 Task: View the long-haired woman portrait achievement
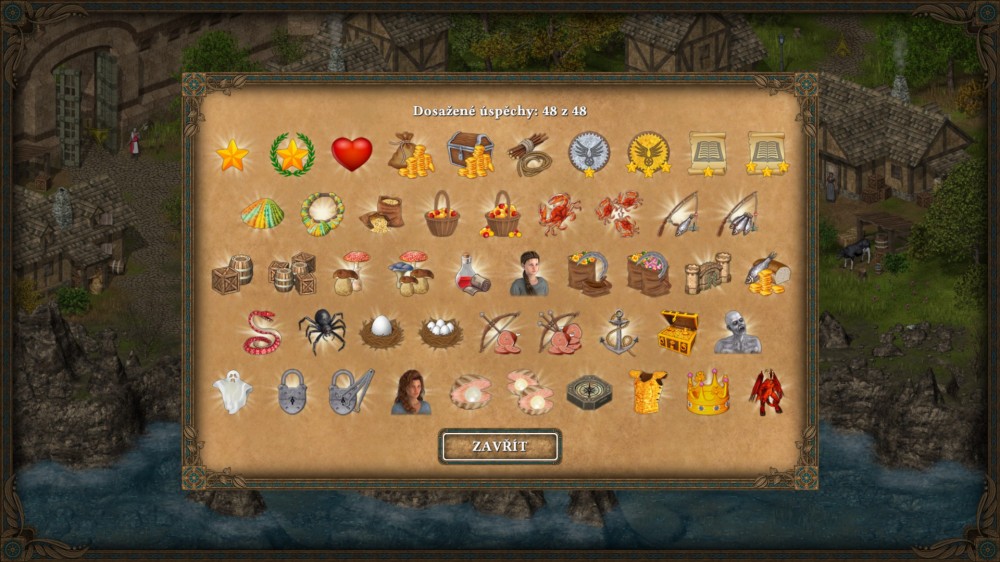click(410, 392)
